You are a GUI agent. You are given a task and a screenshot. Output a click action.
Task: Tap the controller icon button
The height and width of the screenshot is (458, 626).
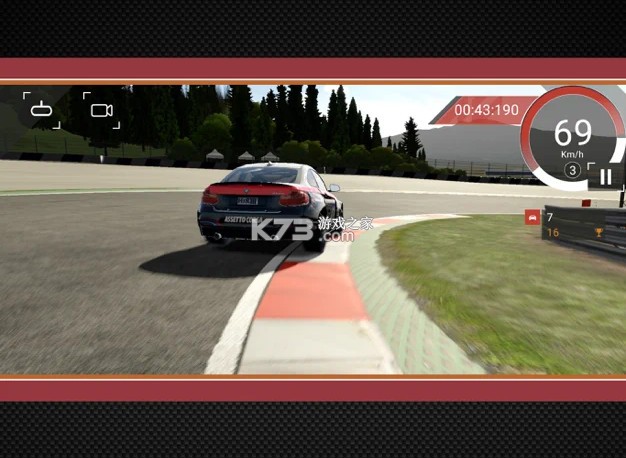point(42,110)
